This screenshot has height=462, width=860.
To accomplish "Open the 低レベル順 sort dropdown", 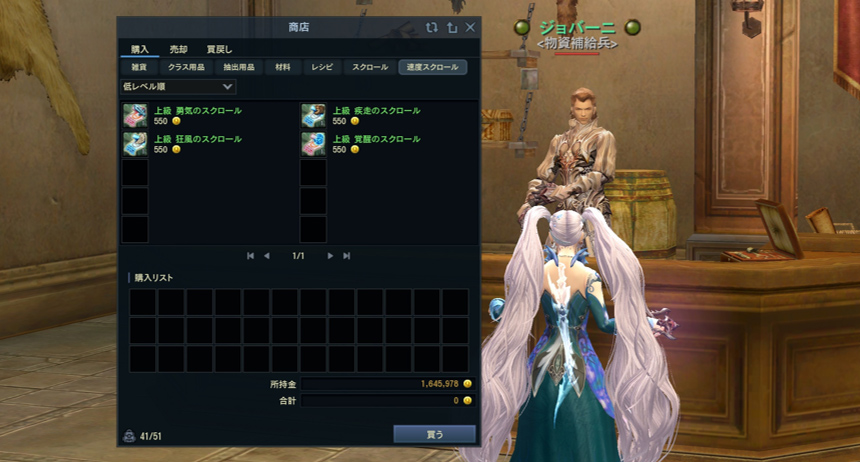I will click(178, 87).
